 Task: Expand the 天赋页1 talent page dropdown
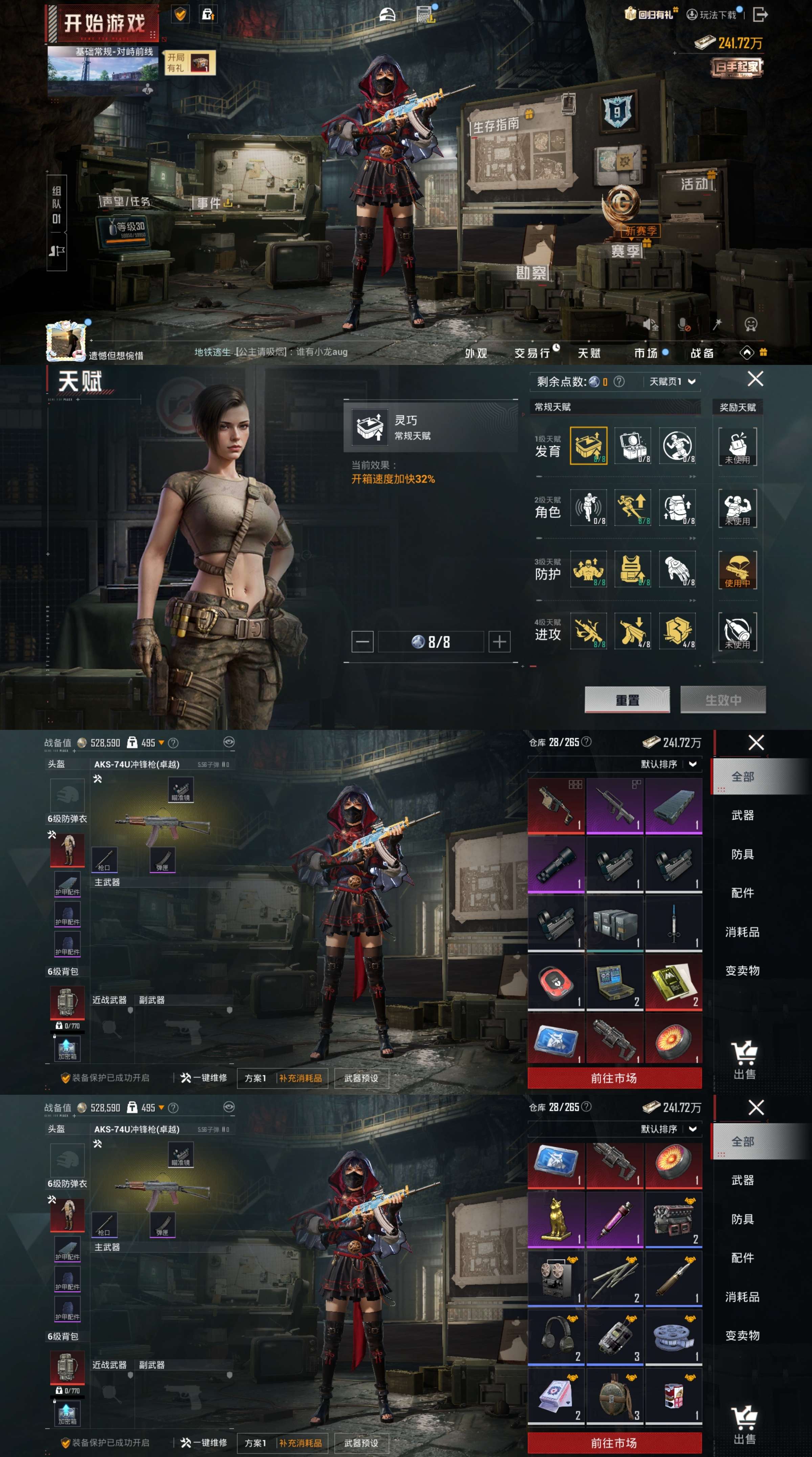[672, 382]
